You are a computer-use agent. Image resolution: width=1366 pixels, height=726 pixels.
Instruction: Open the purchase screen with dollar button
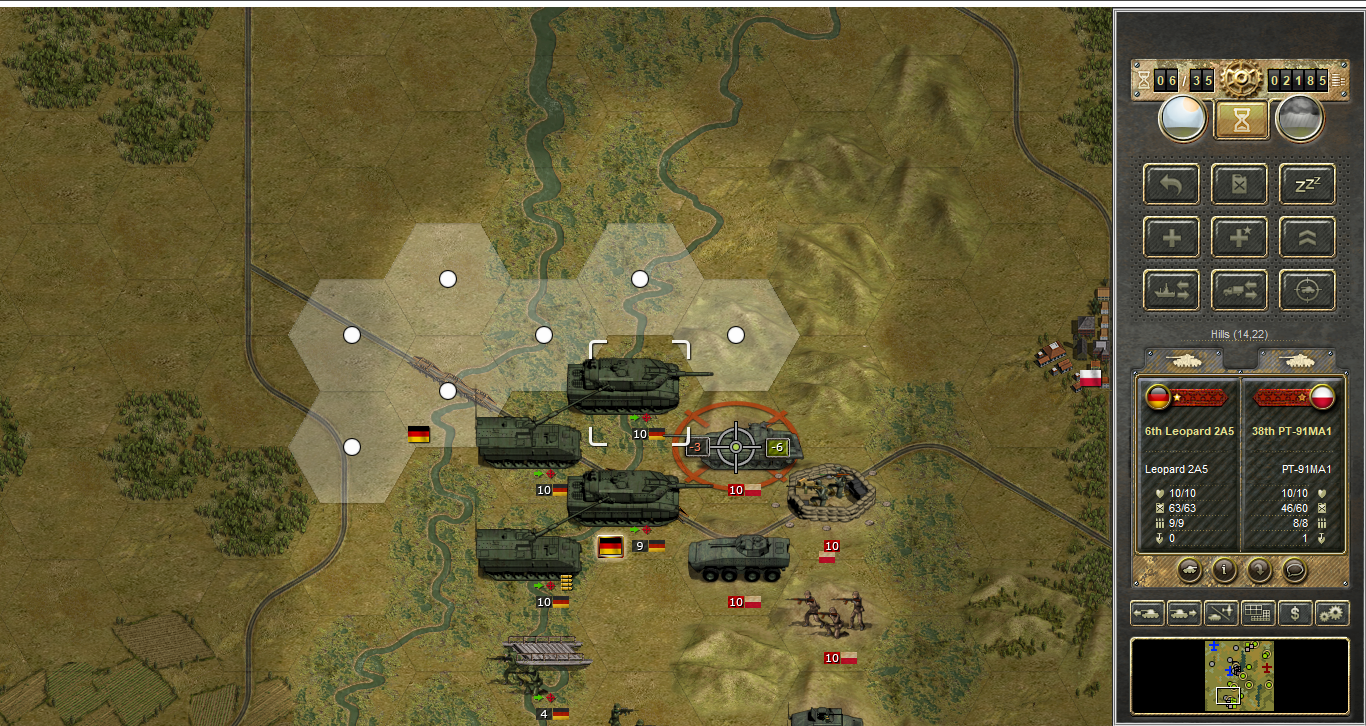[1295, 613]
